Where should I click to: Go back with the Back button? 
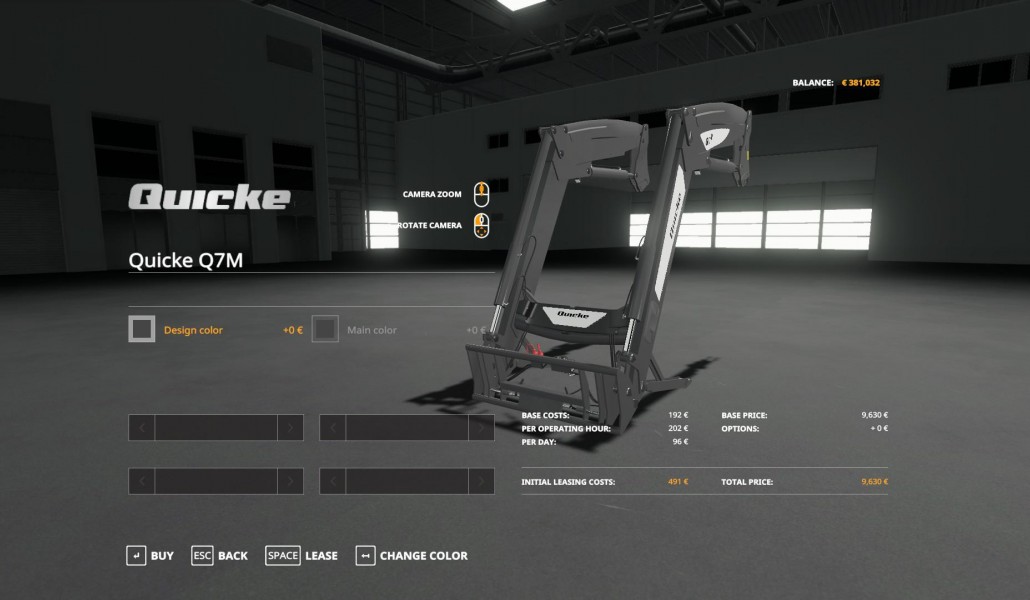[x=220, y=556]
